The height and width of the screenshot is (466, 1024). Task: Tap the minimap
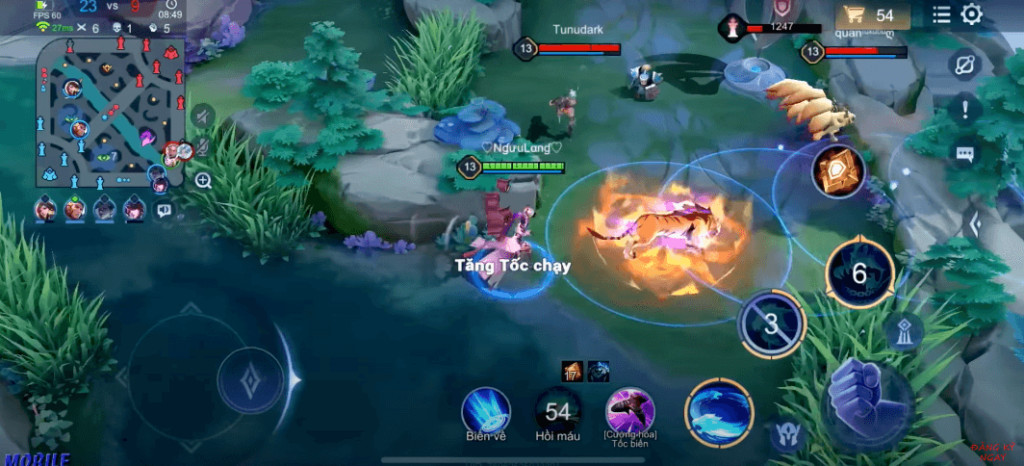(x=110, y=112)
